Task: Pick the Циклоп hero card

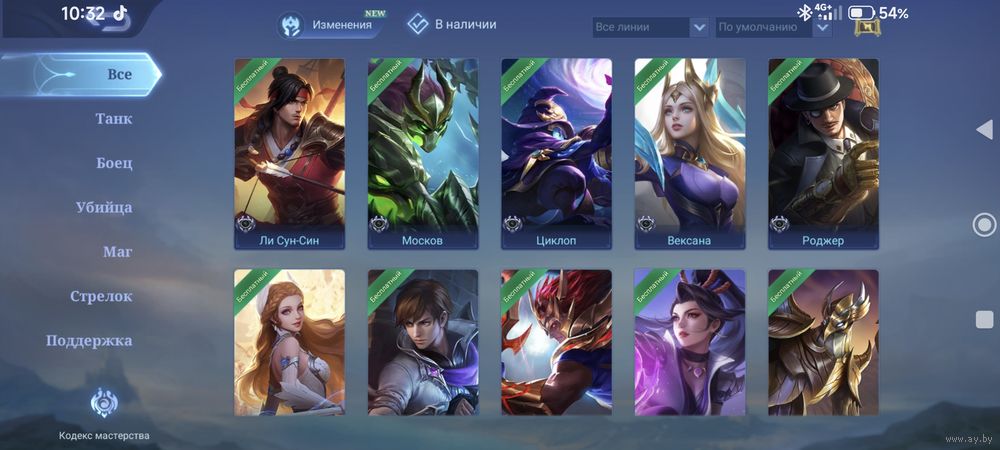Action: pyautogui.click(x=556, y=153)
